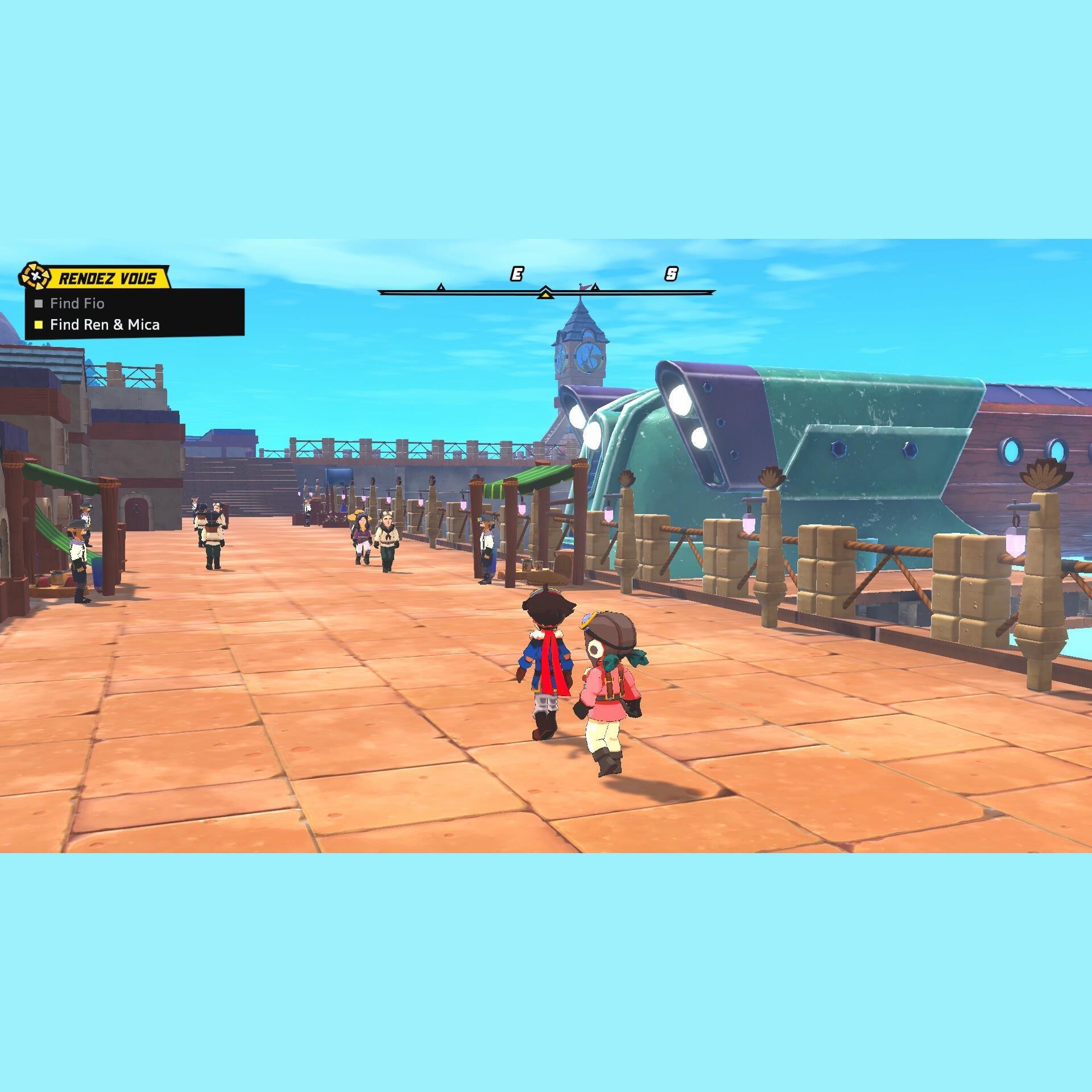1092x1092 pixels.
Task: Select the Find Ren & Mica objective entry
Action: pos(105,325)
